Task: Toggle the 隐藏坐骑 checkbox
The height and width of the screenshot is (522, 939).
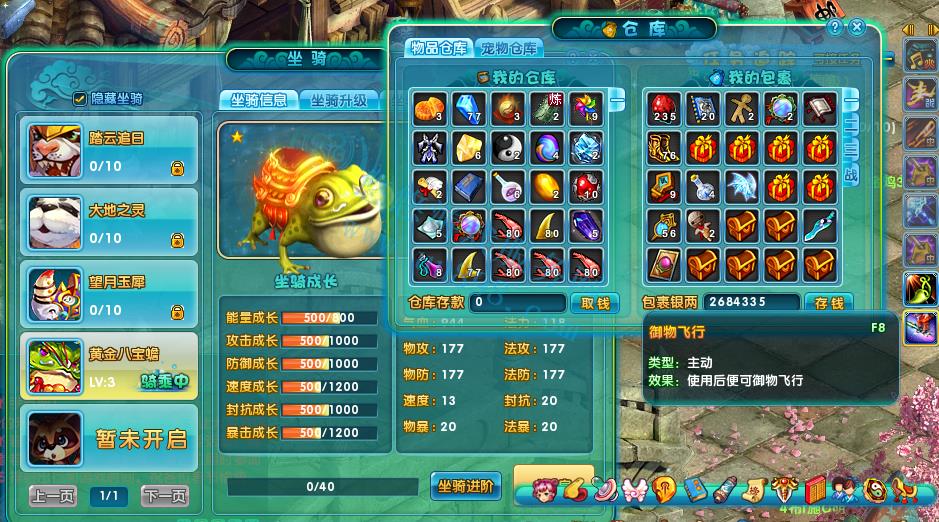Action: 80,98
